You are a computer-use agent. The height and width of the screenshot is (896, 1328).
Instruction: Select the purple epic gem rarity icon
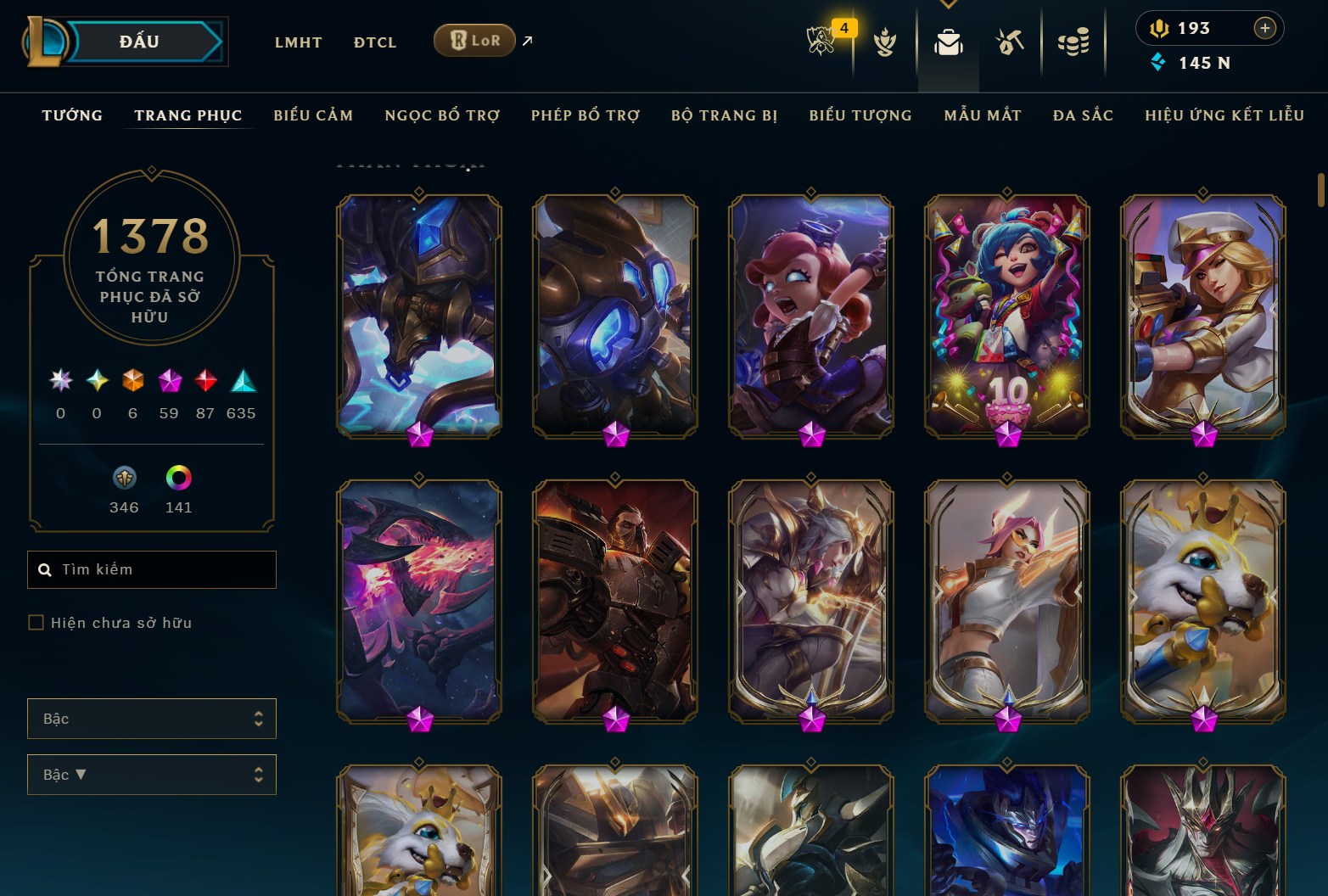tap(169, 382)
